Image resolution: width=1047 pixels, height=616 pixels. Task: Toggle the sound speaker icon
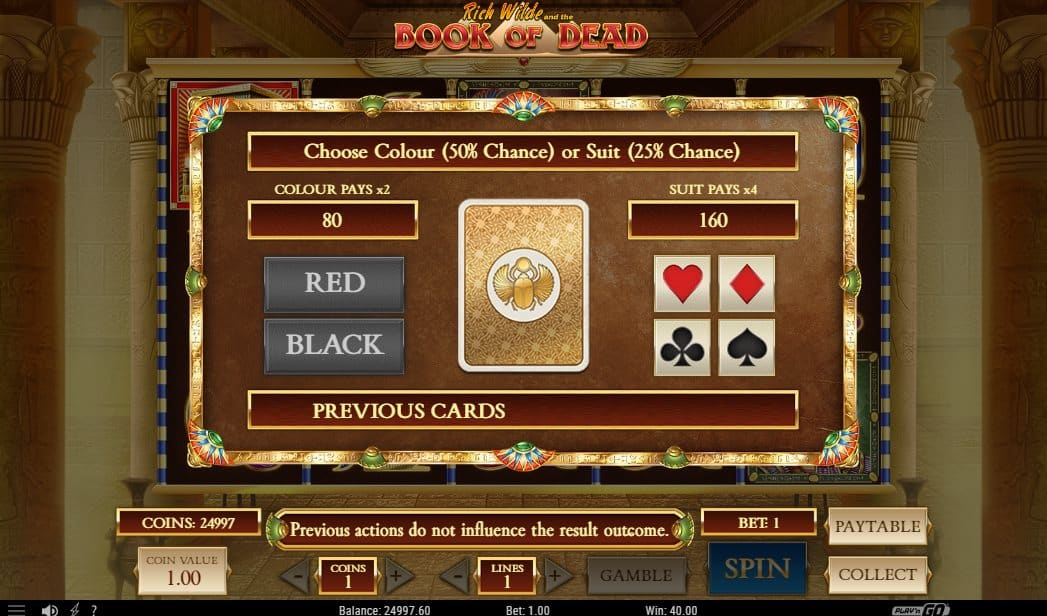[49, 609]
